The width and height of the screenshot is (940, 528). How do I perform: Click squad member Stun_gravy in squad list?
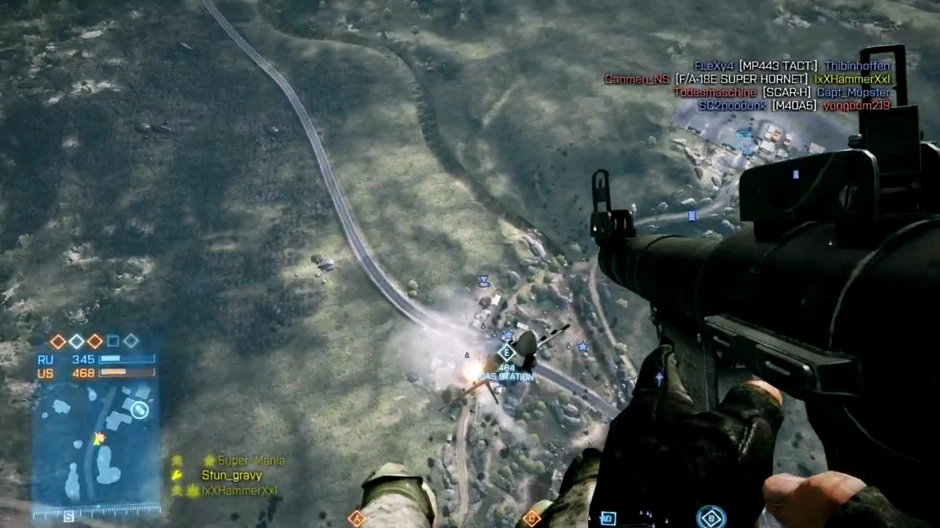click(231, 476)
